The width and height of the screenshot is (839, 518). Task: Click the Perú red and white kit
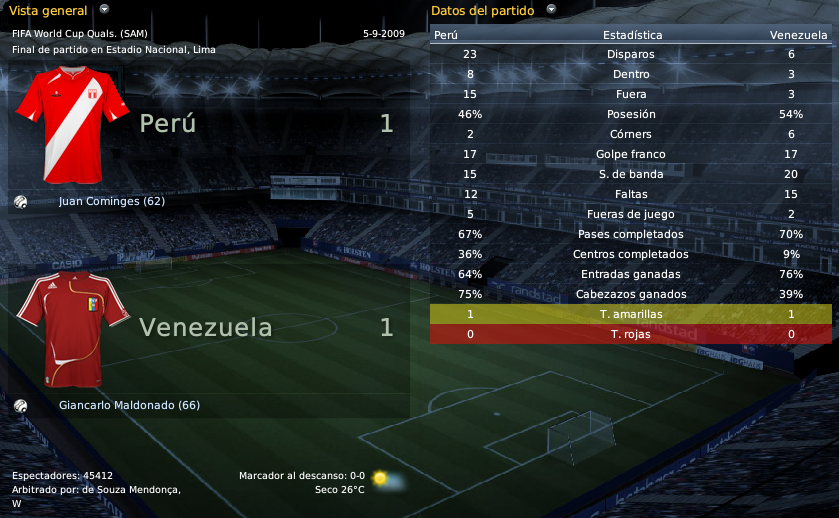[x=73, y=124]
